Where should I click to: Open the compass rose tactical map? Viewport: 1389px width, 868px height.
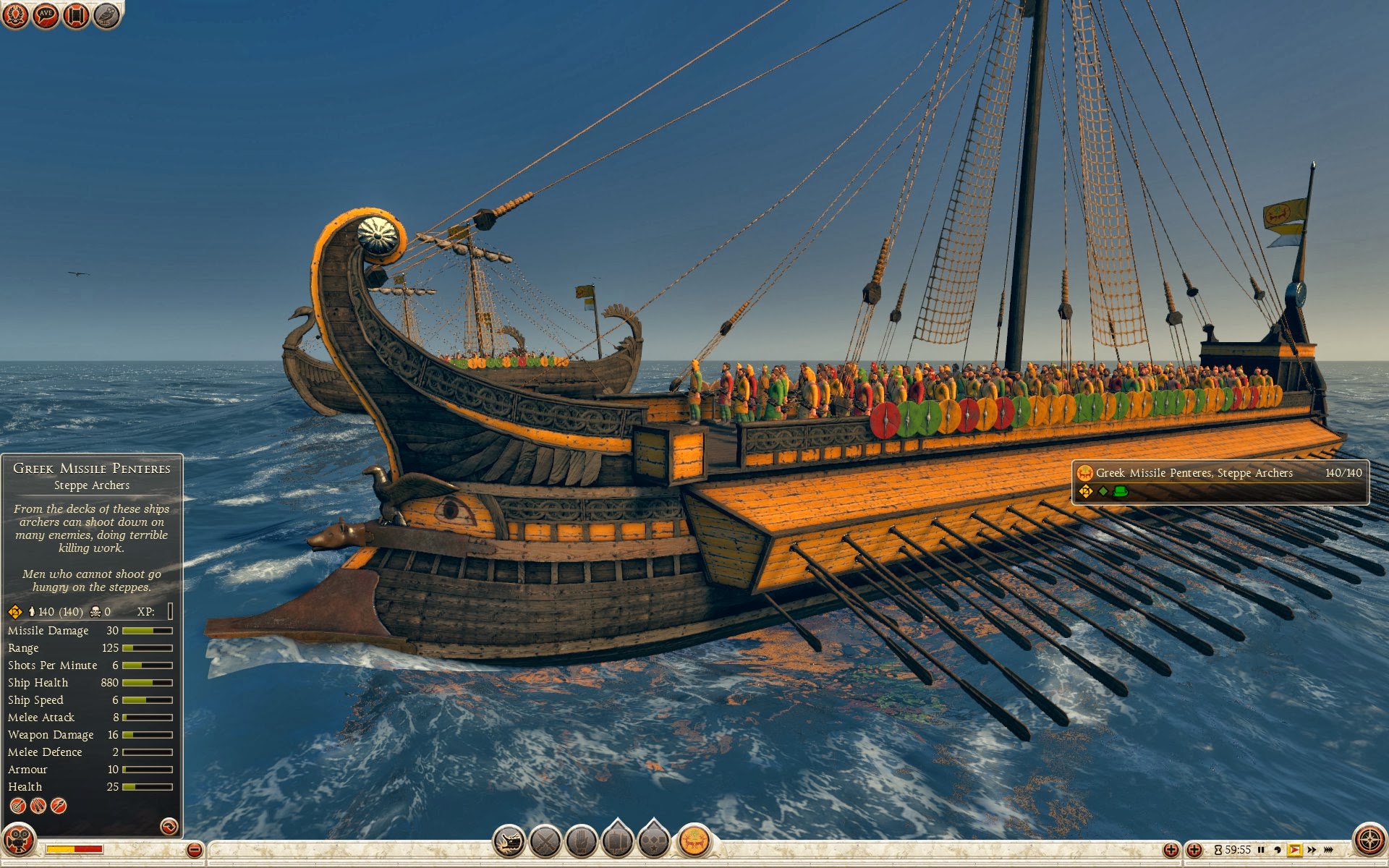(x=1369, y=841)
